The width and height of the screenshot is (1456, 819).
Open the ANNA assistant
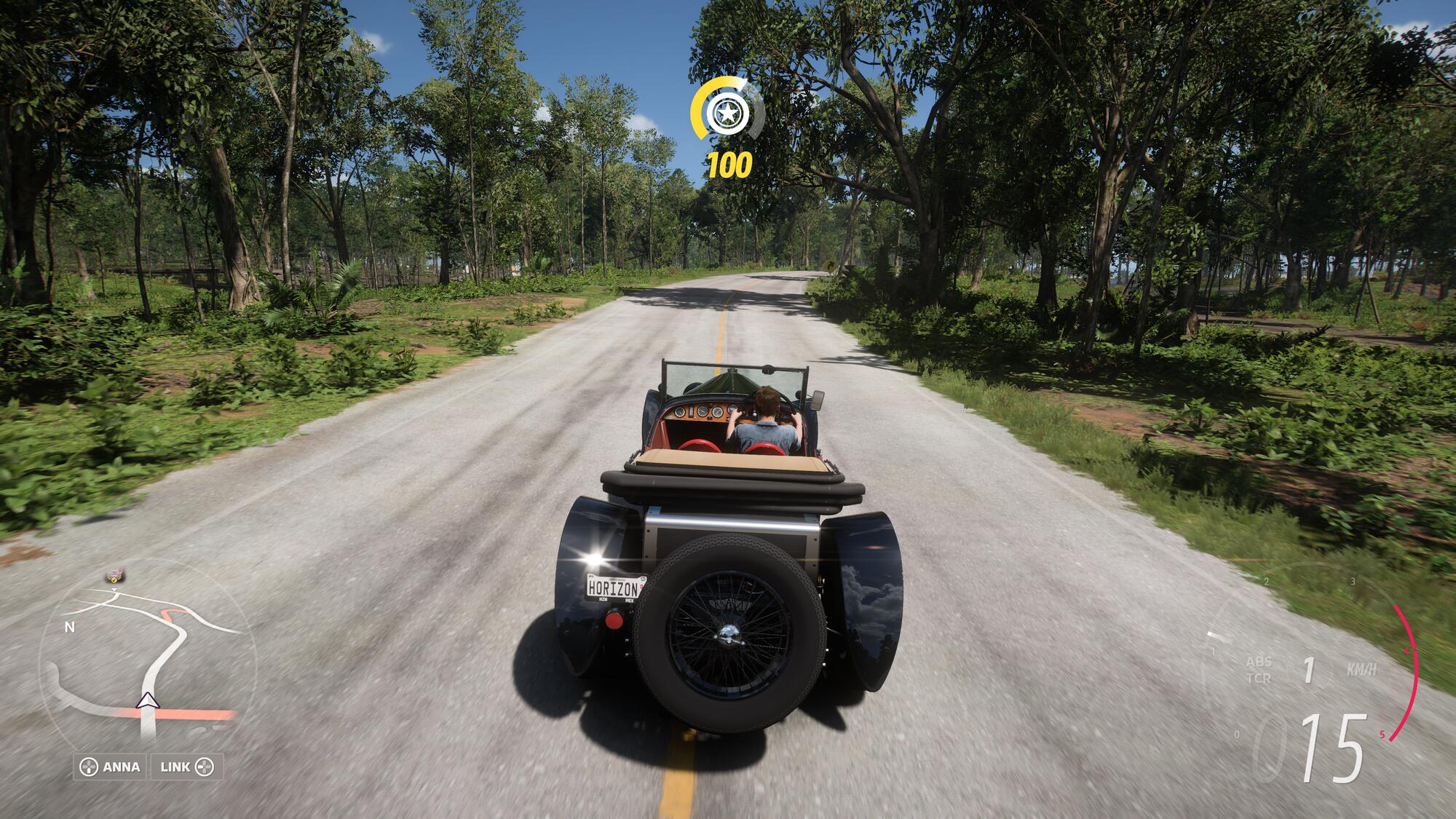tap(111, 767)
